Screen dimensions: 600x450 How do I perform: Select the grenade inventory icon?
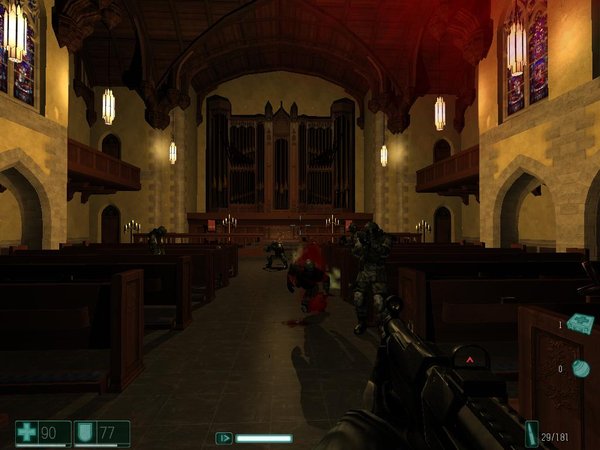tap(580, 369)
